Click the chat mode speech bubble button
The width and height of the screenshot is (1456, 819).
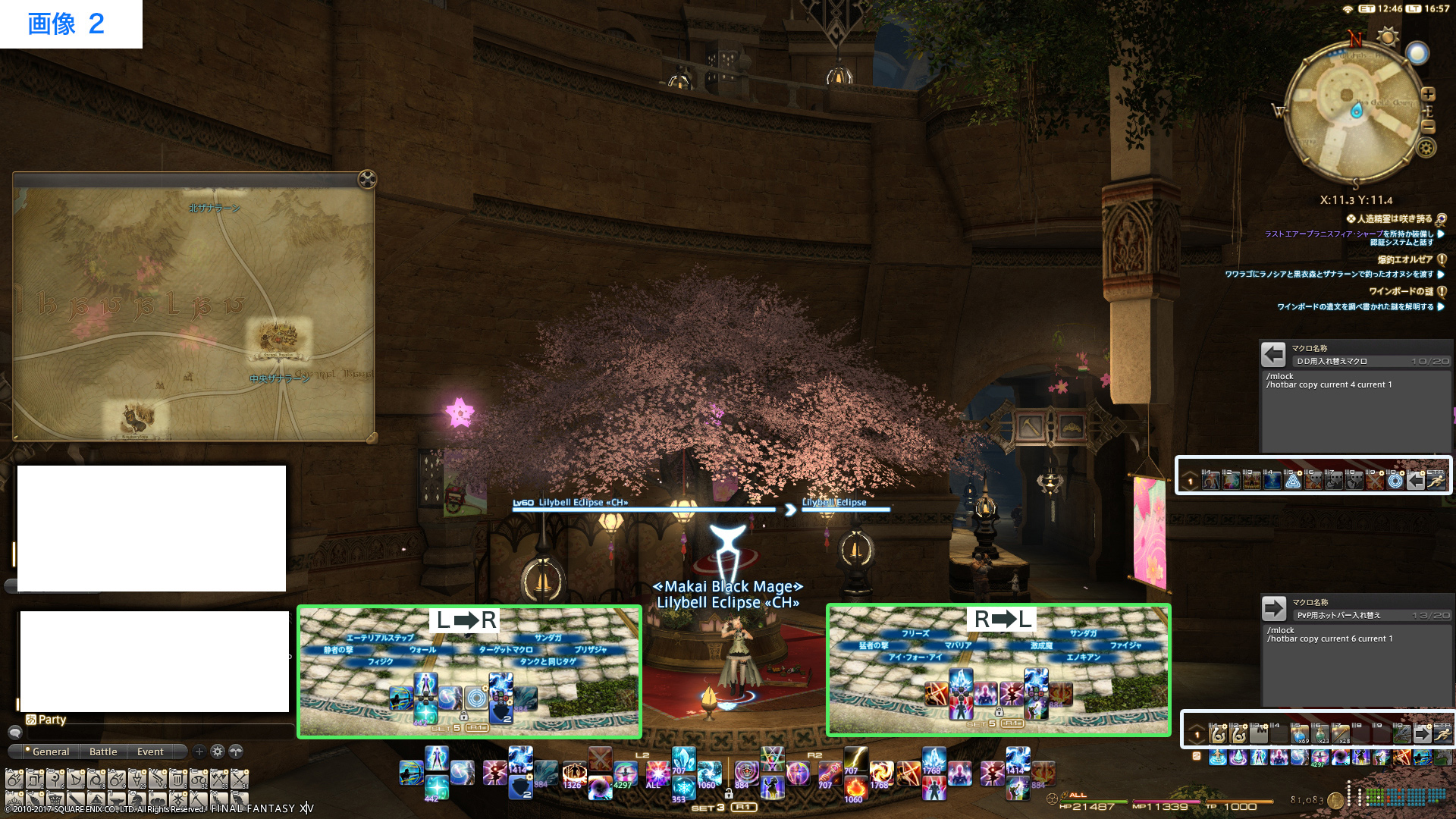click(14, 733)
